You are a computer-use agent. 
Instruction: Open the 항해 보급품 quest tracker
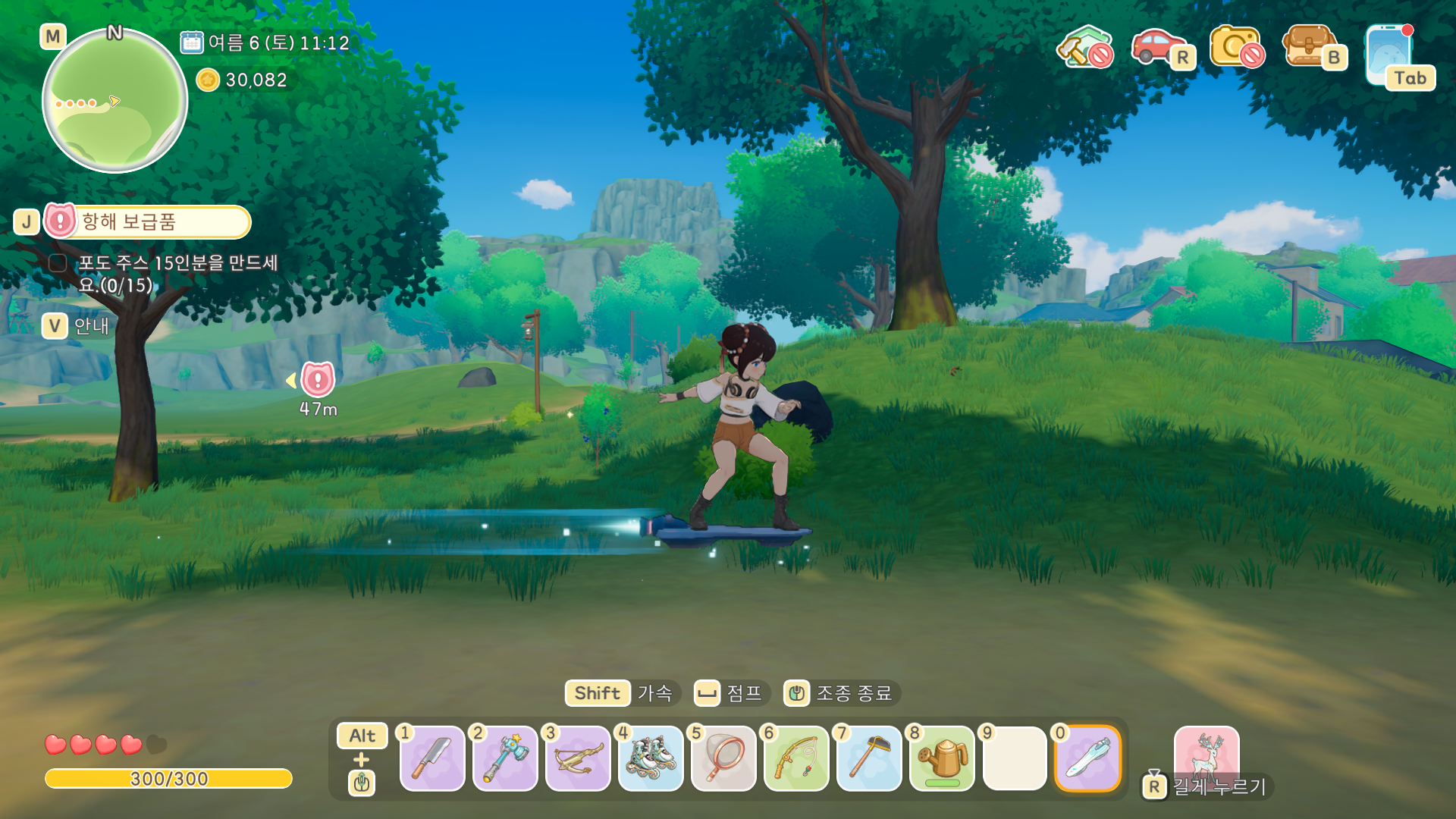(148, 221)
